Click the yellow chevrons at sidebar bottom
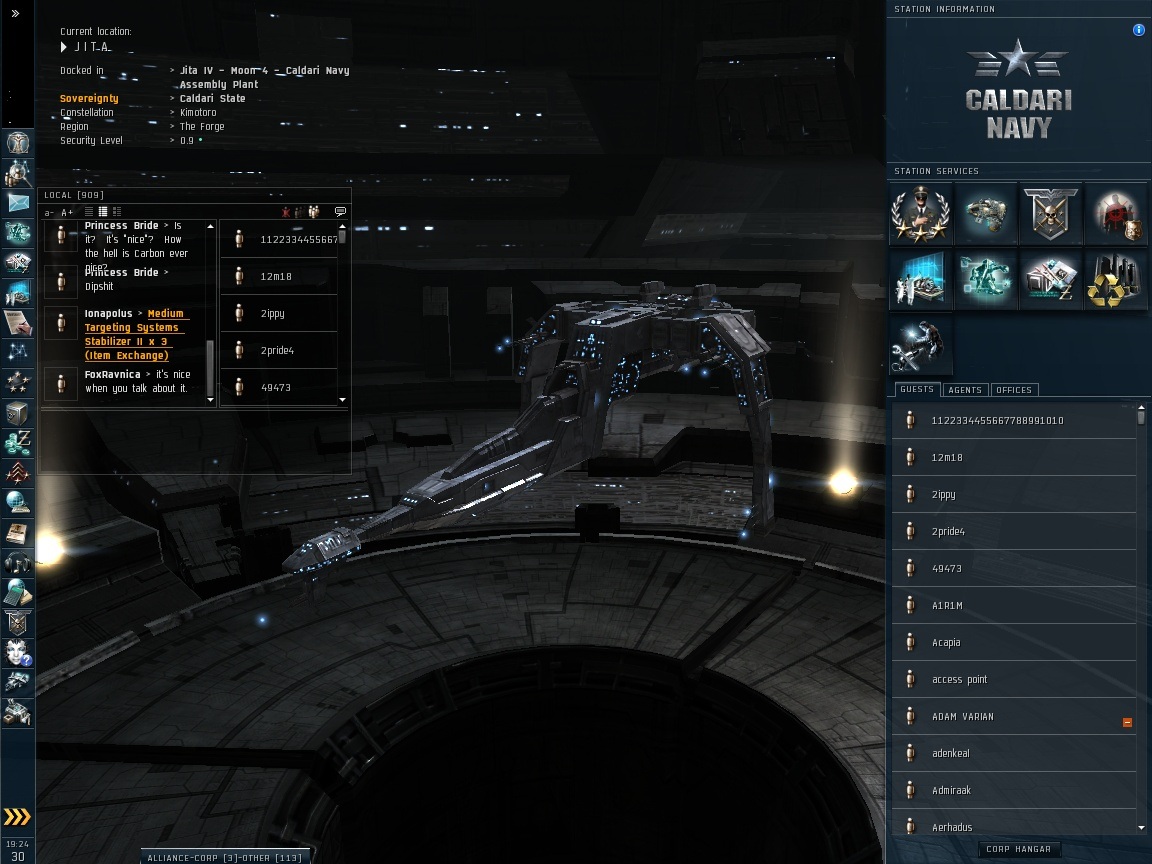Image resolution: width=1152 pixels, height=864 pixels. 17,816
